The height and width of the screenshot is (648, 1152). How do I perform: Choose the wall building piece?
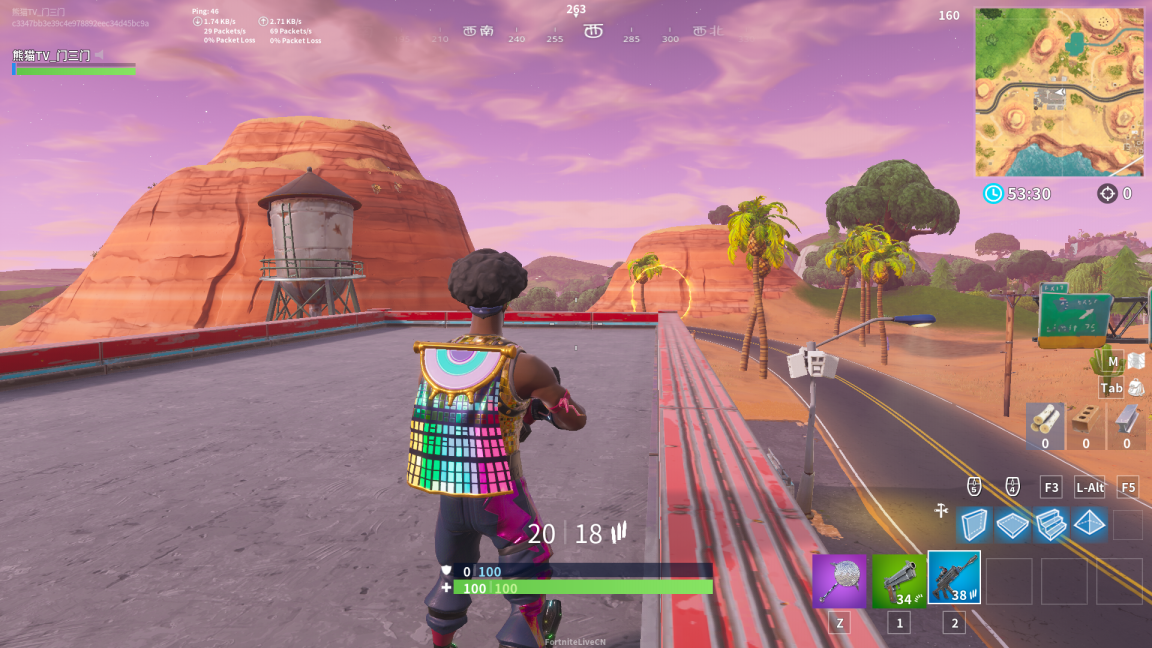click(972, 524)
